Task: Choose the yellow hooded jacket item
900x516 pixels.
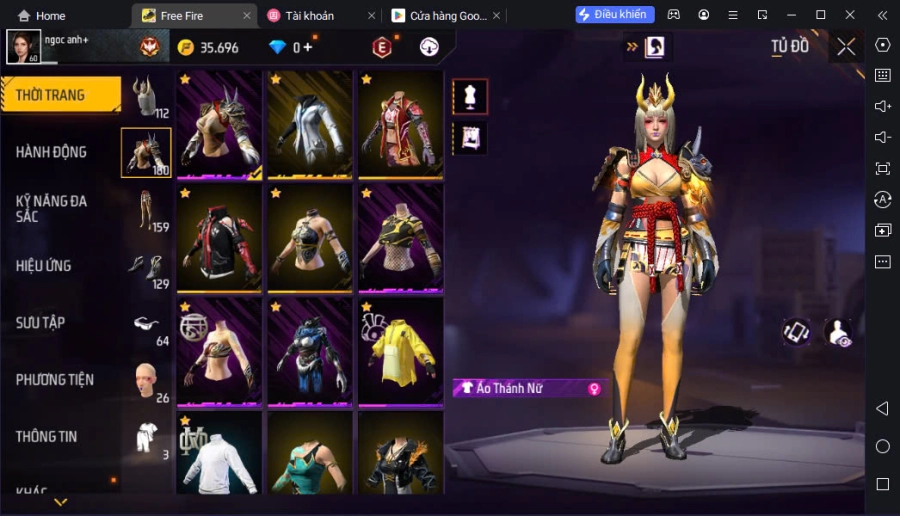Action: pyautogui.click(x=400, y=352)
